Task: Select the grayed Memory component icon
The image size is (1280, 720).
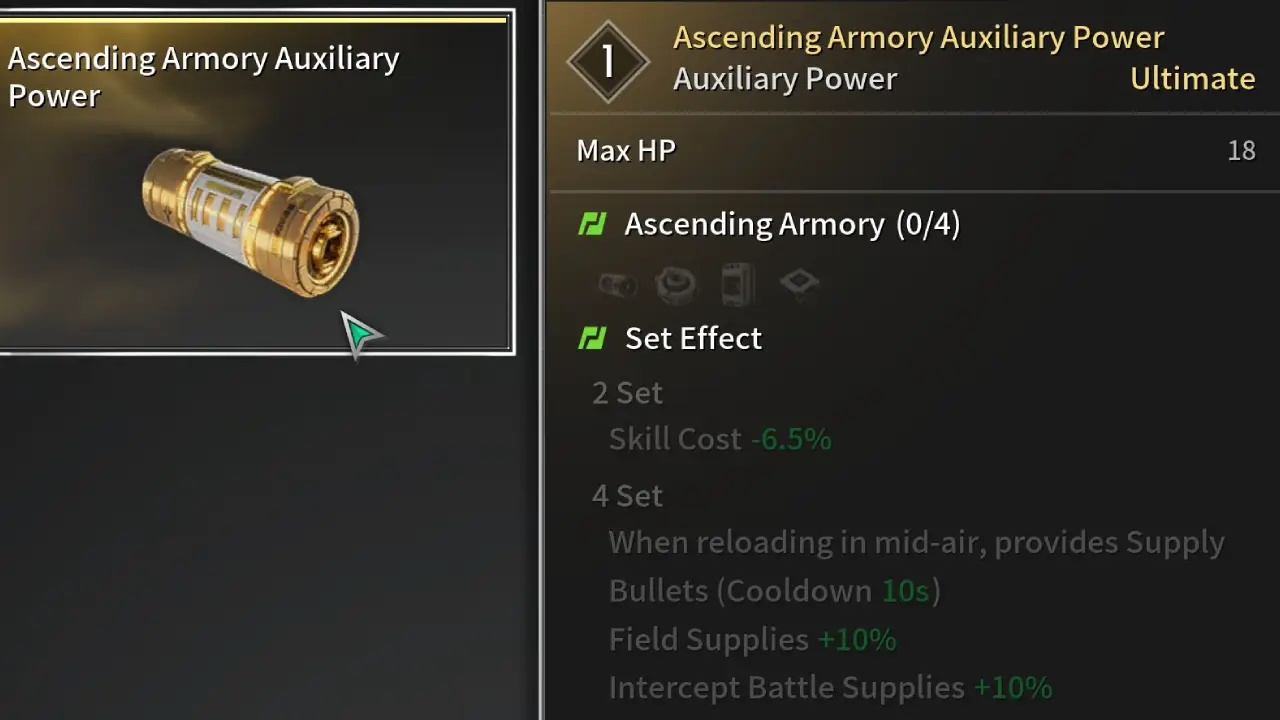Action: (737, 283)
